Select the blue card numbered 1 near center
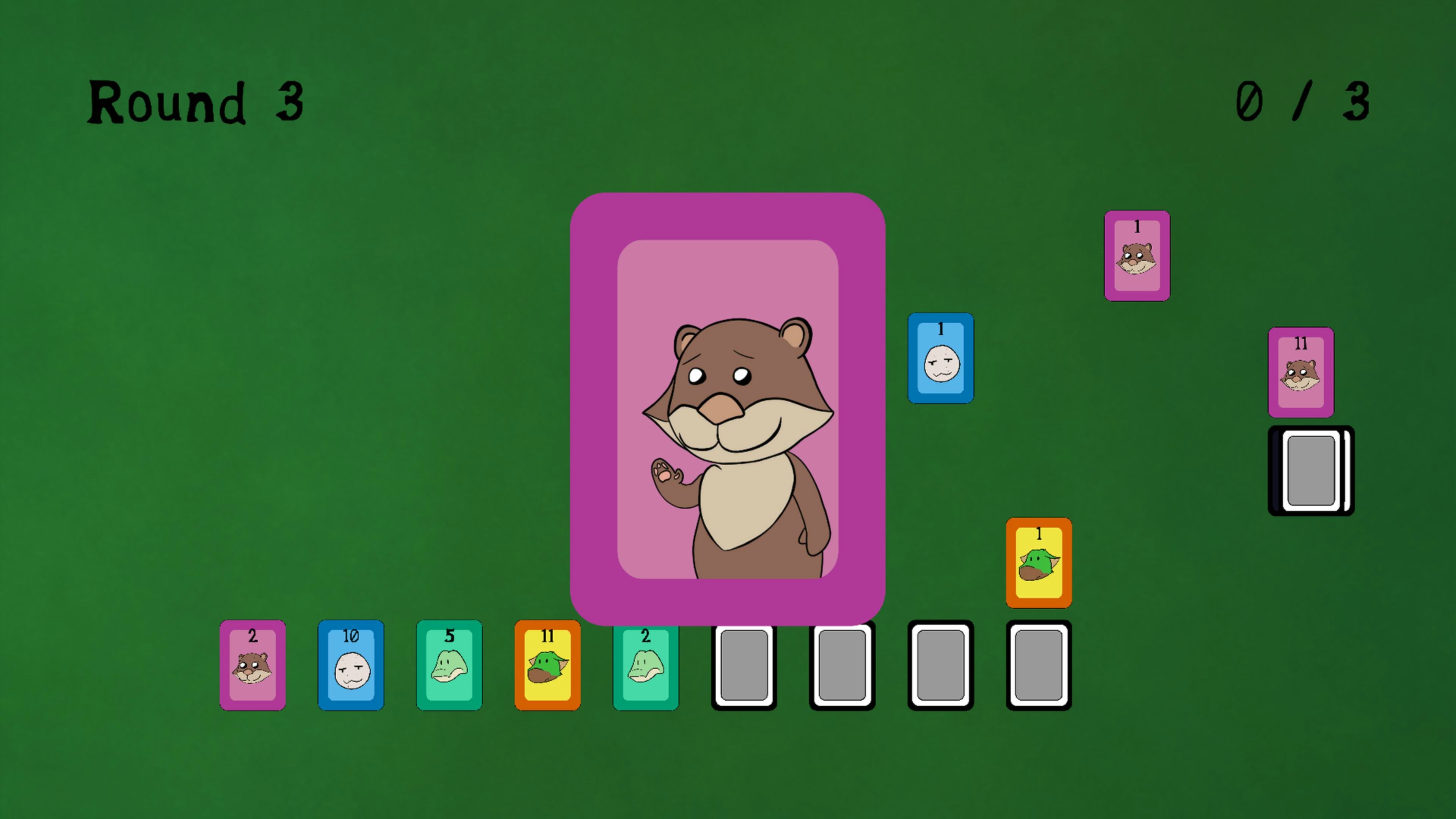Viewport: 1456px width, 819px height. coord(940,359)
